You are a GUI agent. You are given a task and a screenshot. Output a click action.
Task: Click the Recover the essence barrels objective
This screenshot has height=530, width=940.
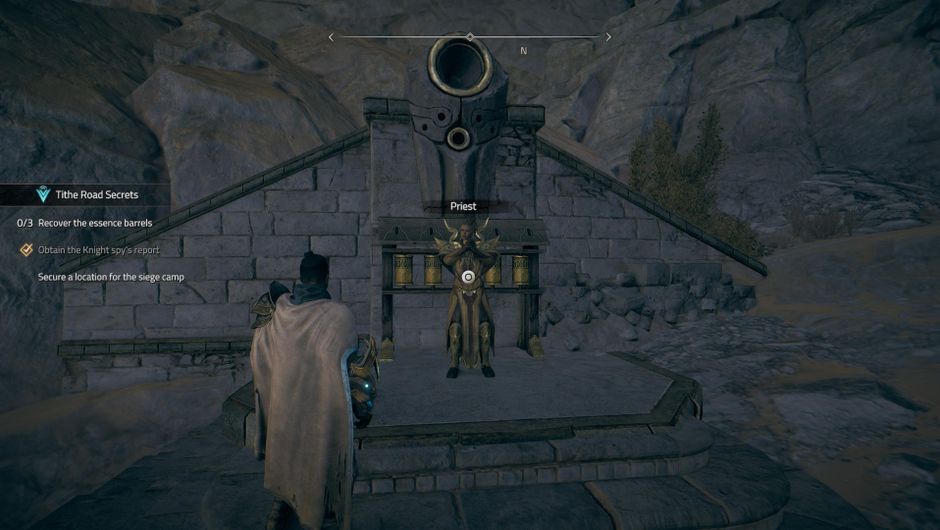[96, 223]
